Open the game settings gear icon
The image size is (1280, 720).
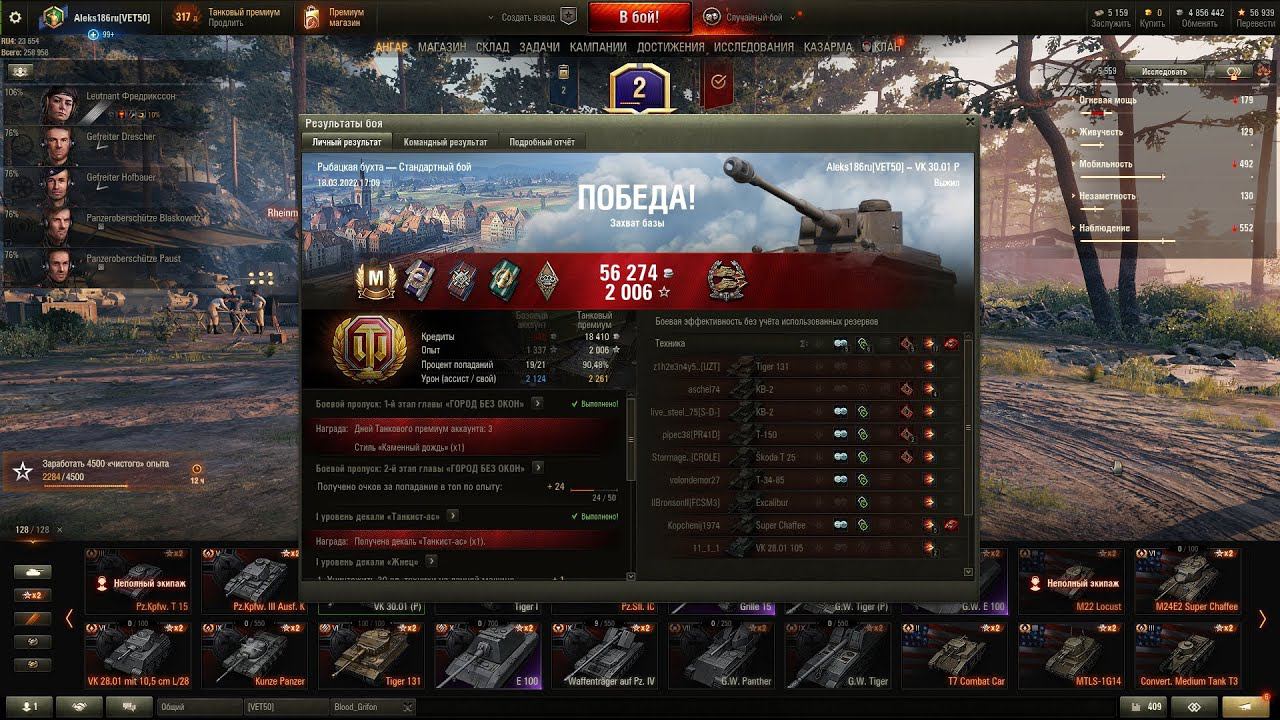(x=15, y=17)
